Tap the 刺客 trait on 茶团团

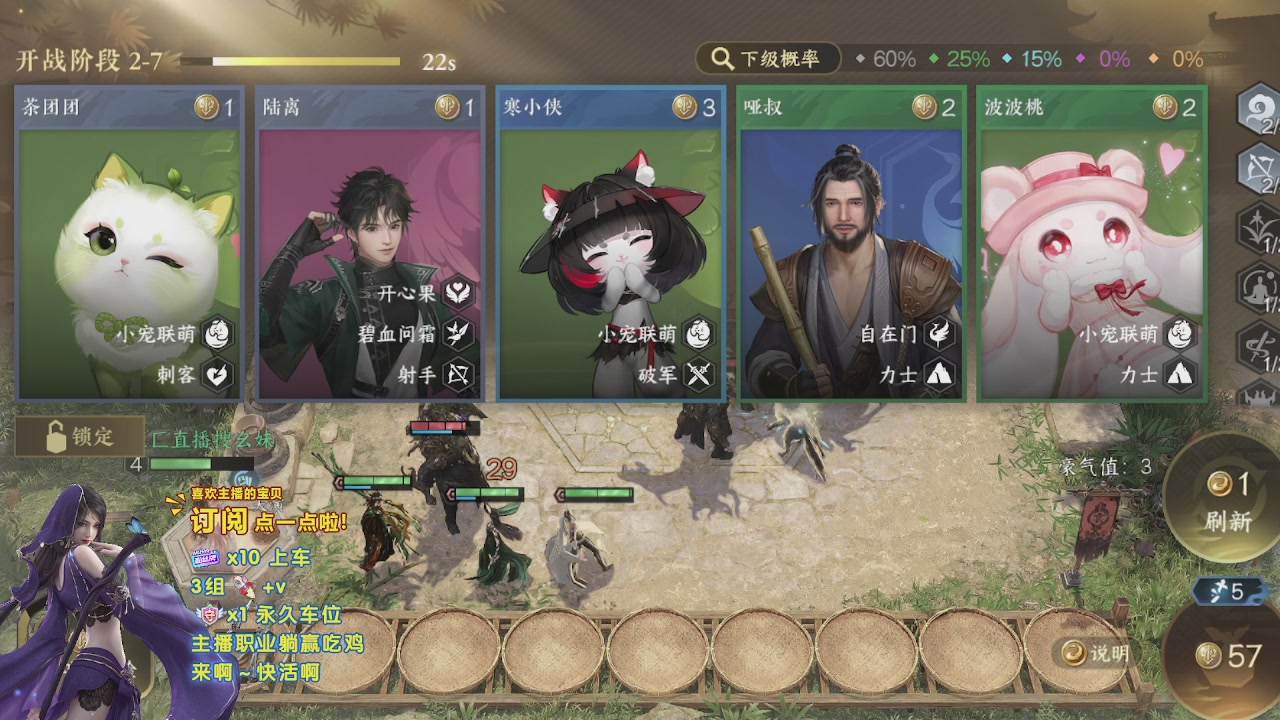(217, 375)
